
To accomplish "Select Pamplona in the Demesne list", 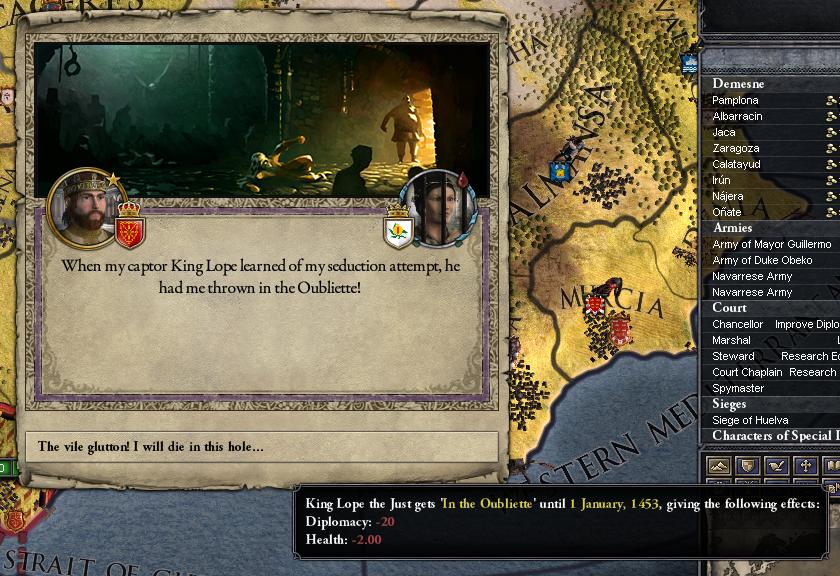I will pyautogui.click(x=735, y=100).
